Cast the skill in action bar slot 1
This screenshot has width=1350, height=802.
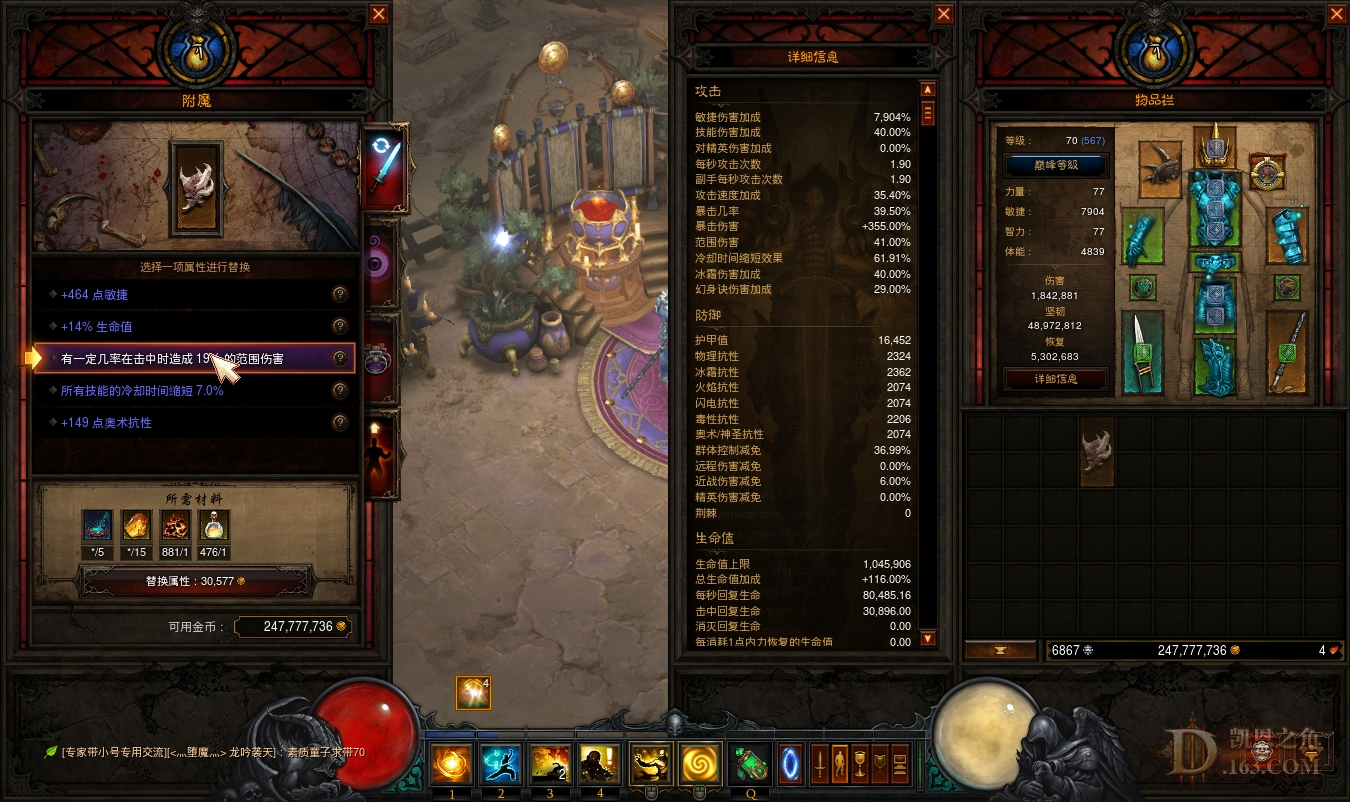[451, 764]
